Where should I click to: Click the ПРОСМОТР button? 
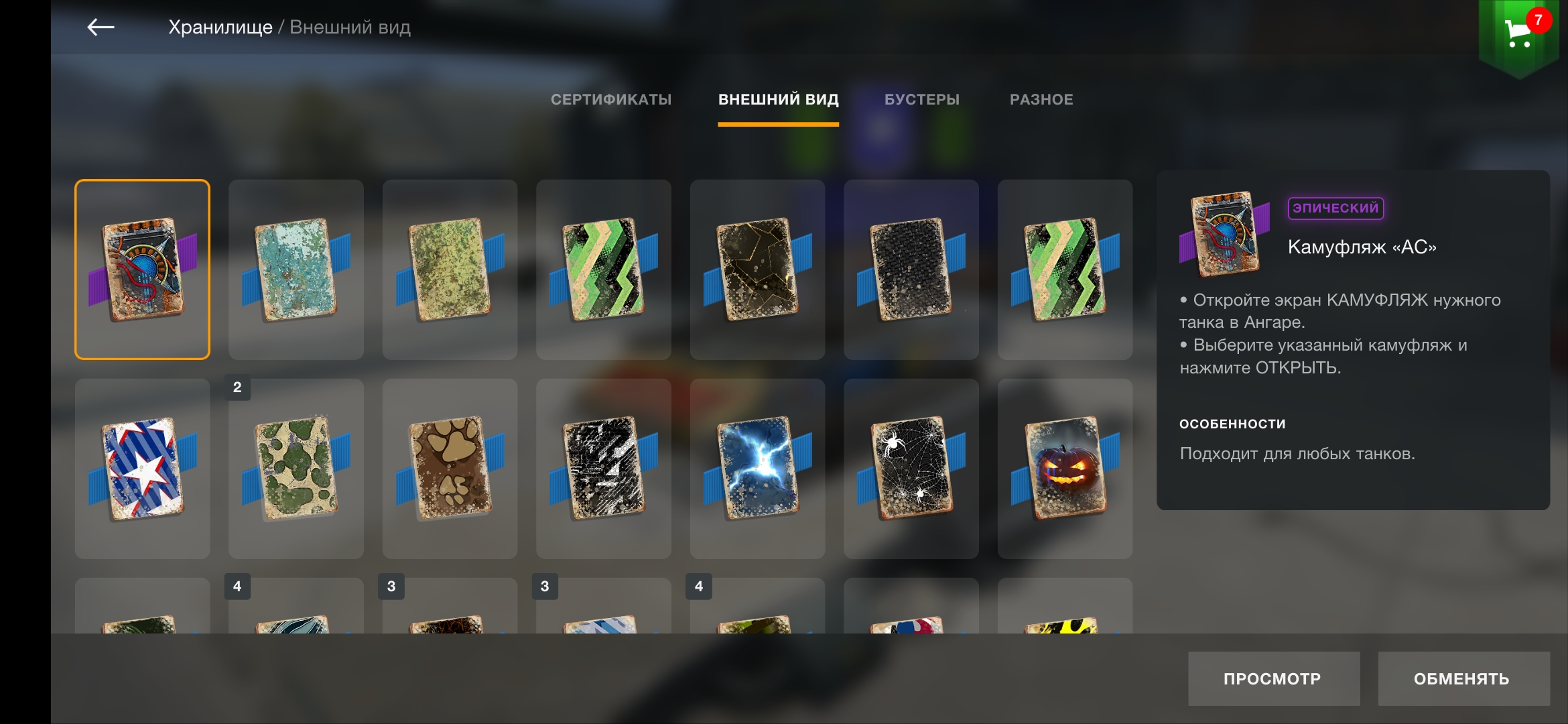click(x=1273, y=678)
